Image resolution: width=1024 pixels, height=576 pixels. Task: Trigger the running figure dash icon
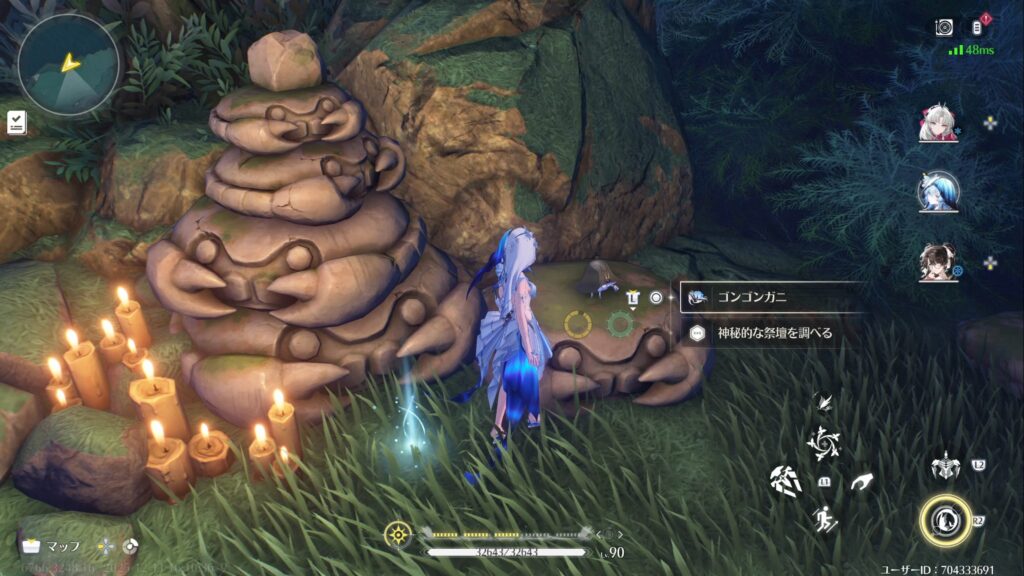click(824, 519)
